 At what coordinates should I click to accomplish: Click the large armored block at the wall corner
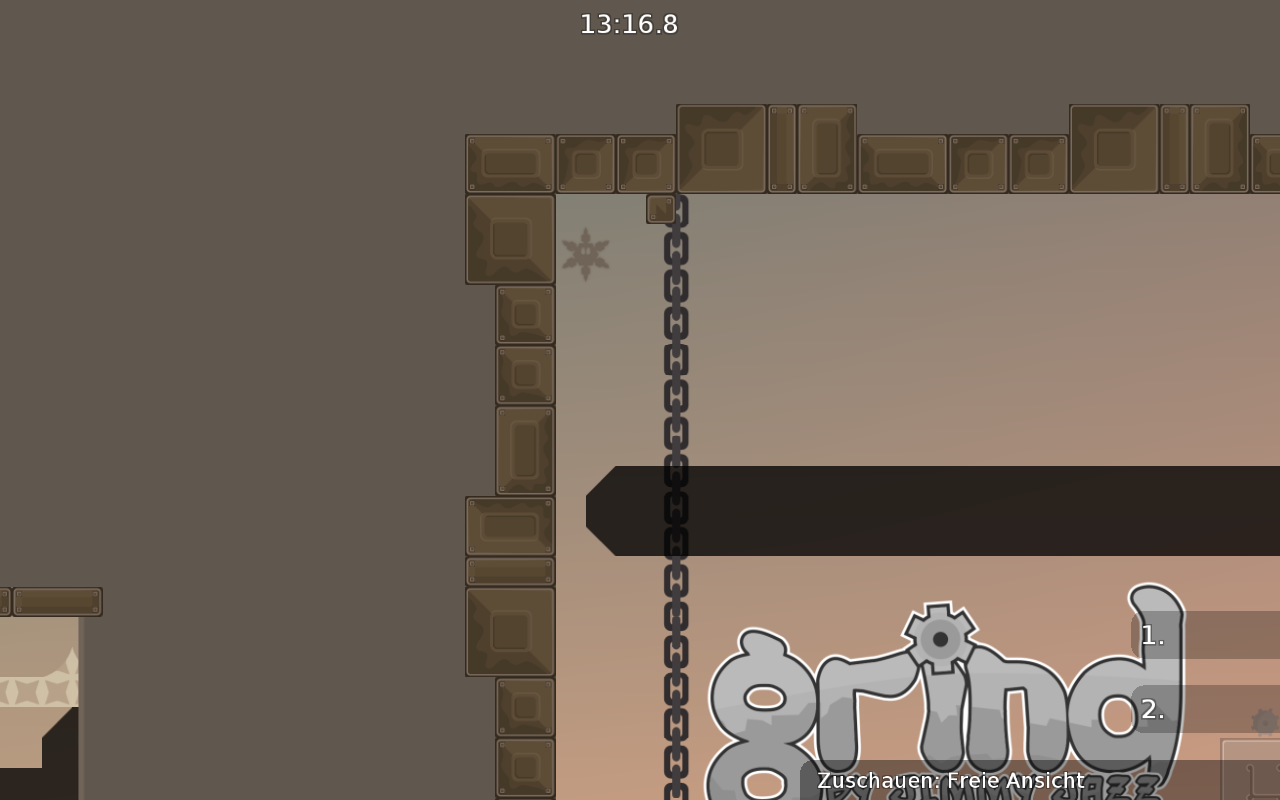coord(508,240)
